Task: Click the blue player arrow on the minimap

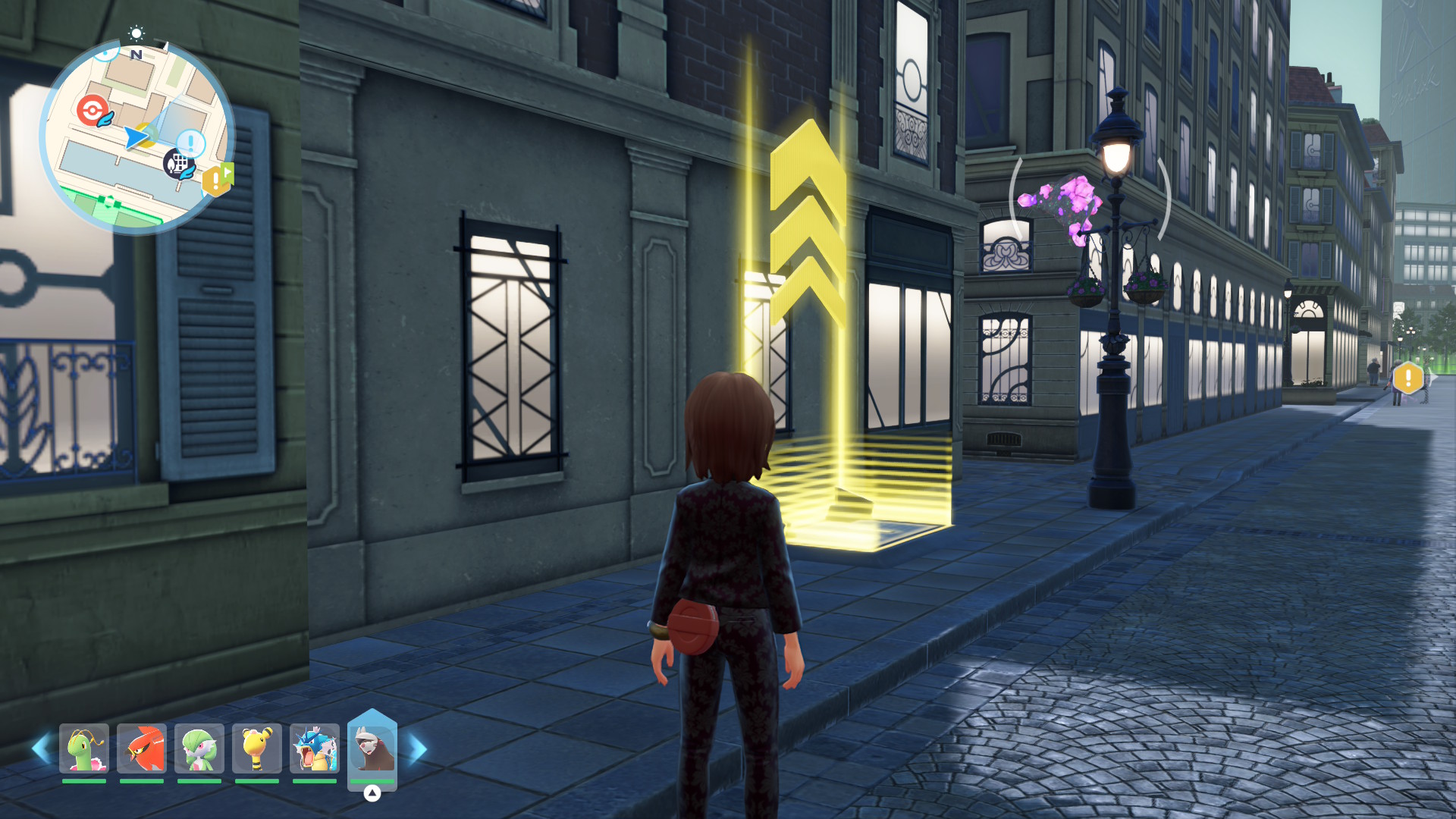Action: [x=136, y=137]
